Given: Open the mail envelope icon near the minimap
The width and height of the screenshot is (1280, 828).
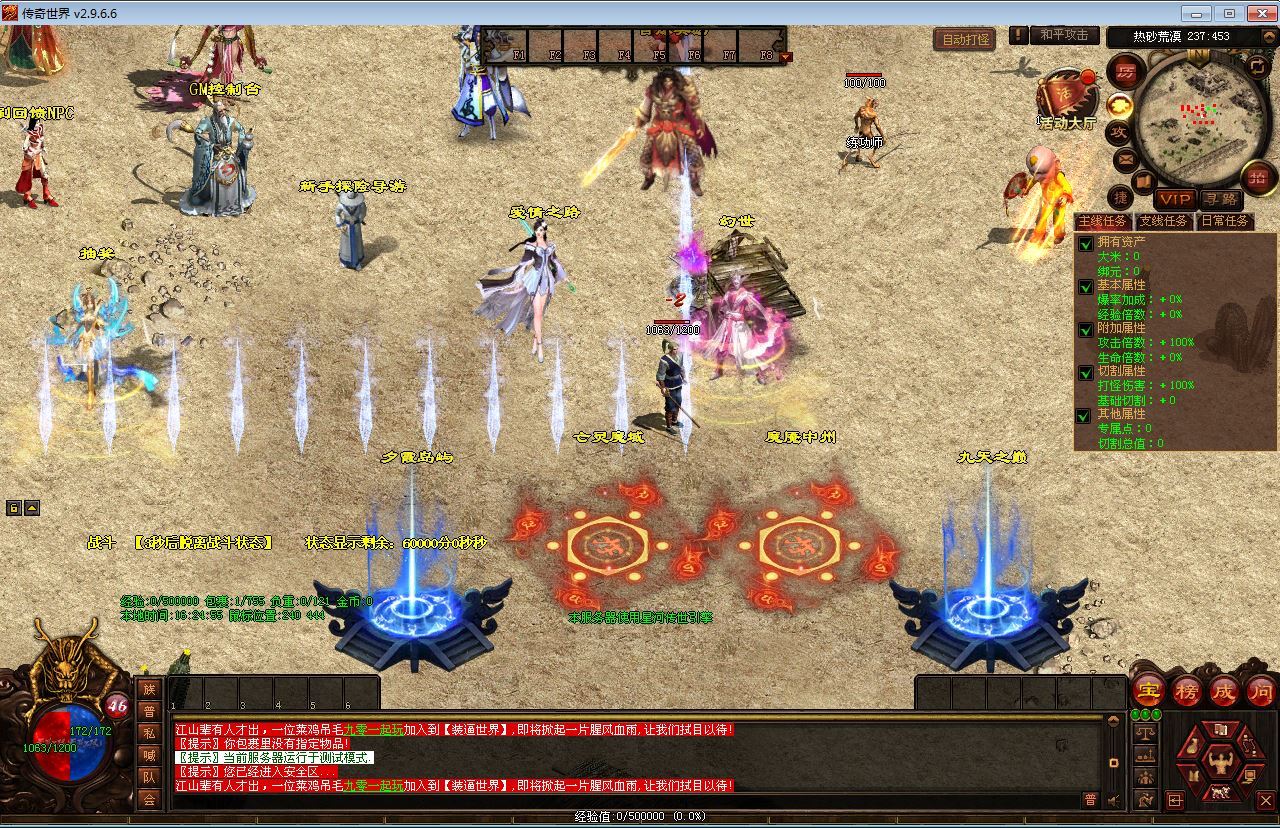Looking at the screenshot, I should (x=1124, y=158).
